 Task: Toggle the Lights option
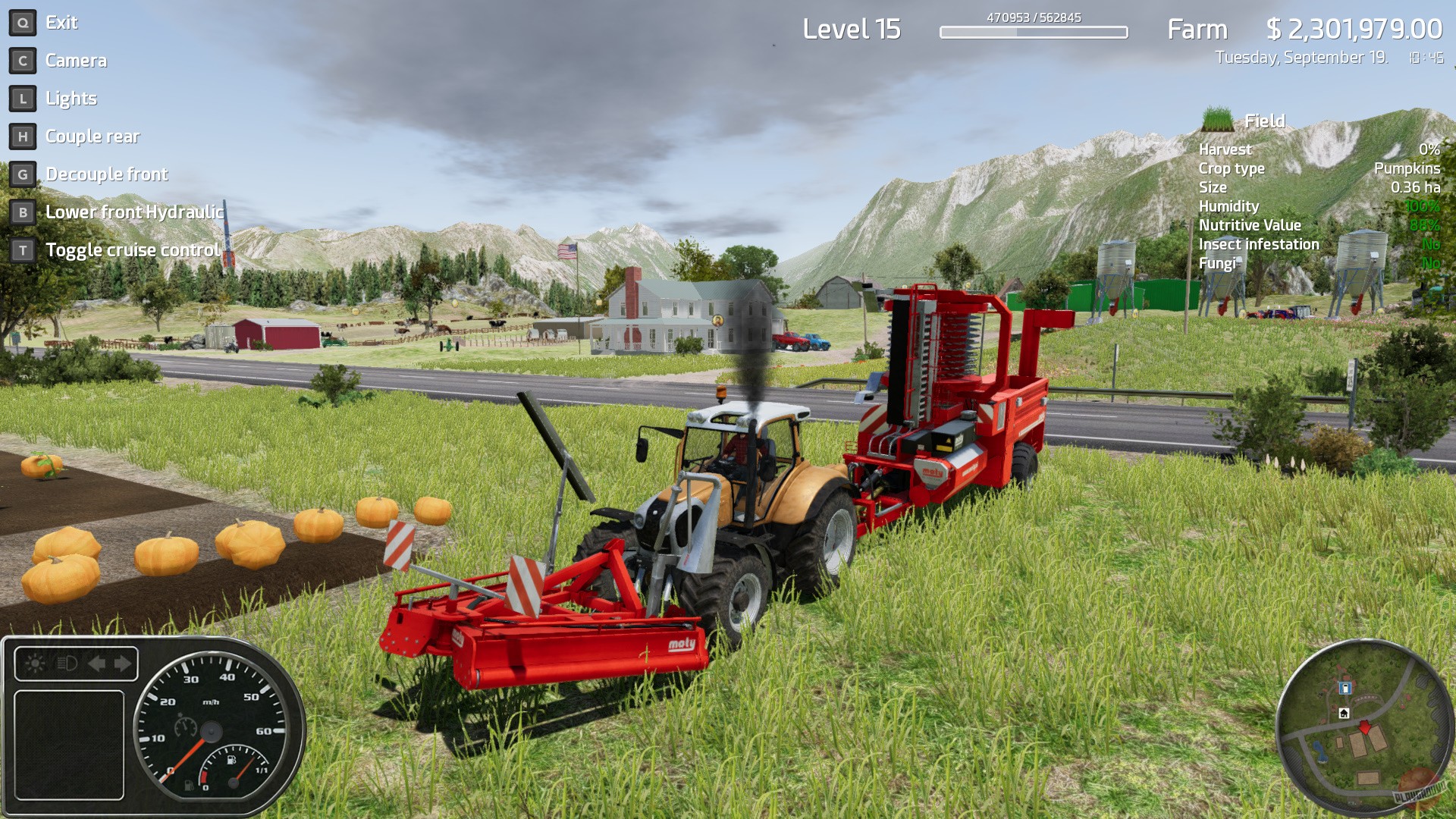point(71,98)
